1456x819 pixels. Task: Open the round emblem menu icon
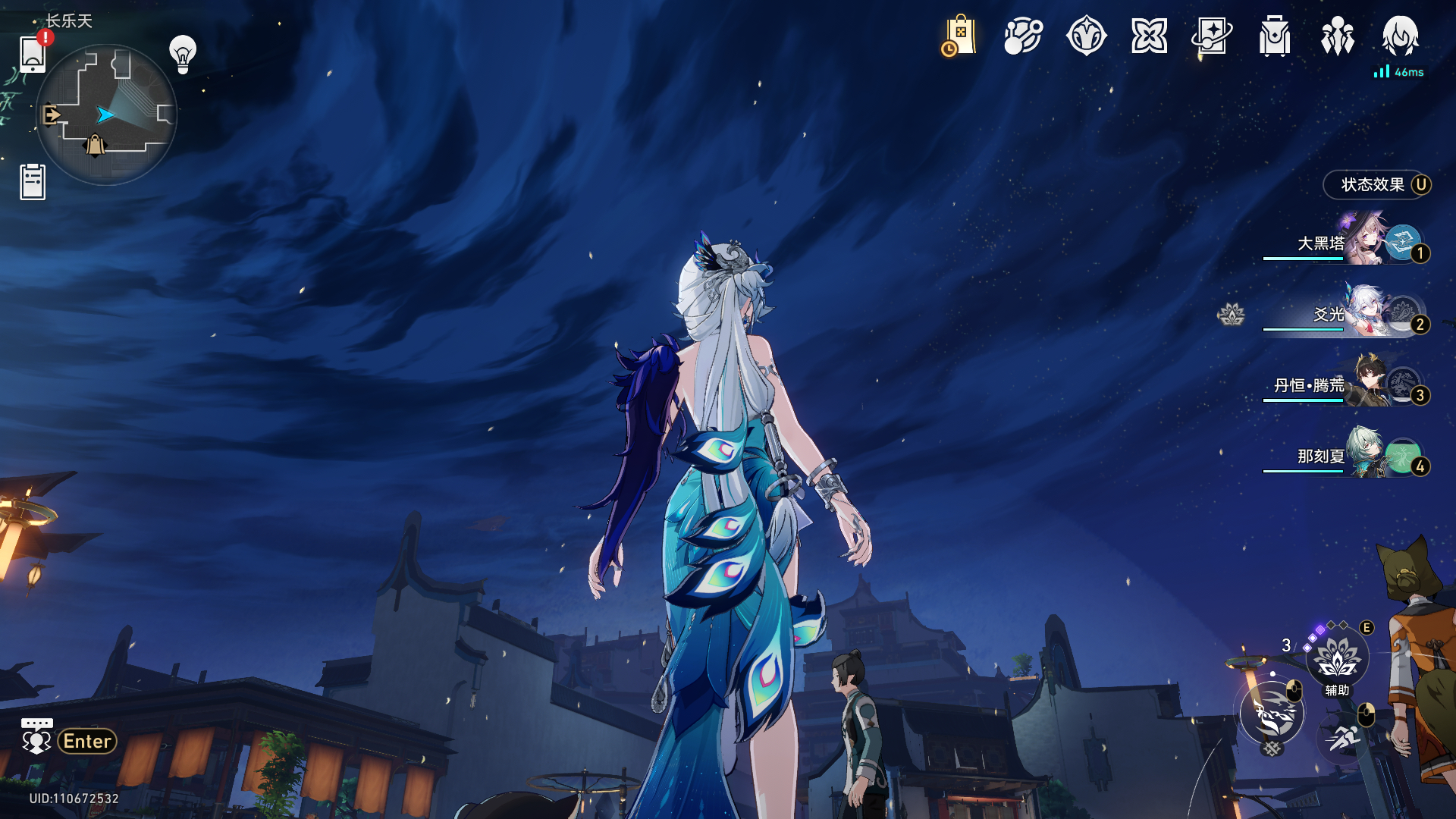[1086, 36]
